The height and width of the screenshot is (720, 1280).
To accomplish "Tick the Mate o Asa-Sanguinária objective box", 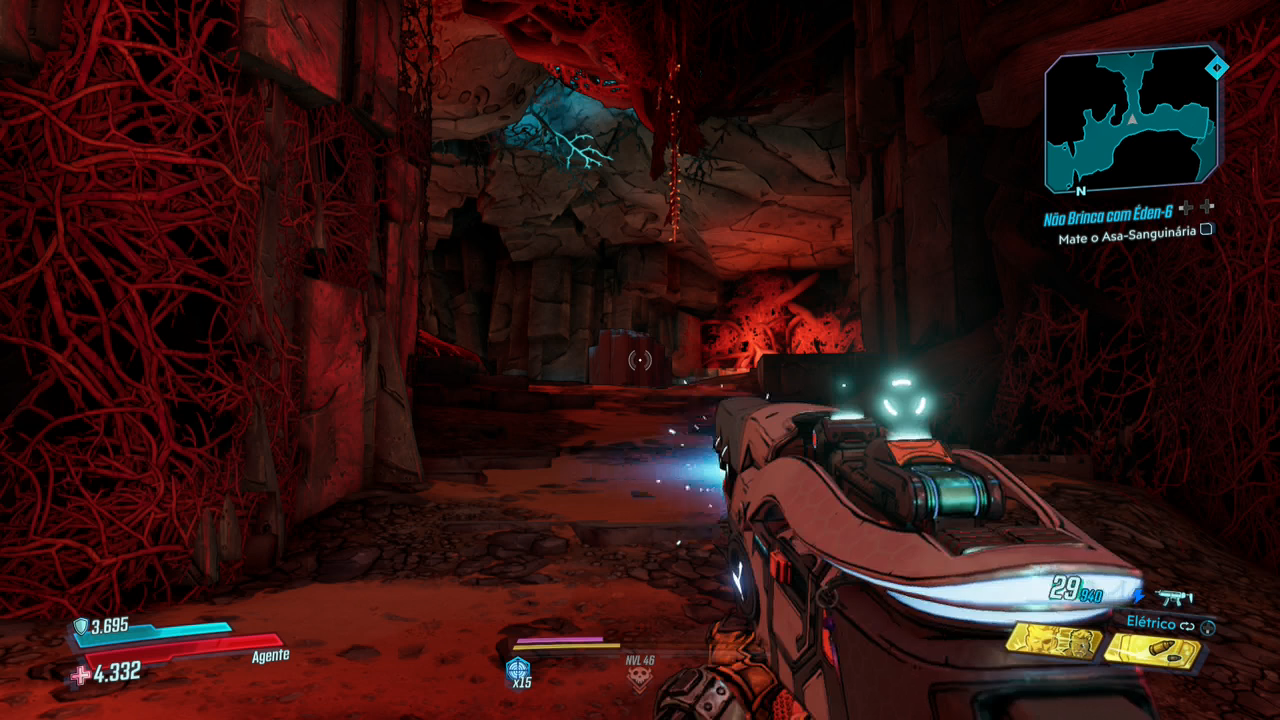I will [1207, 230].
